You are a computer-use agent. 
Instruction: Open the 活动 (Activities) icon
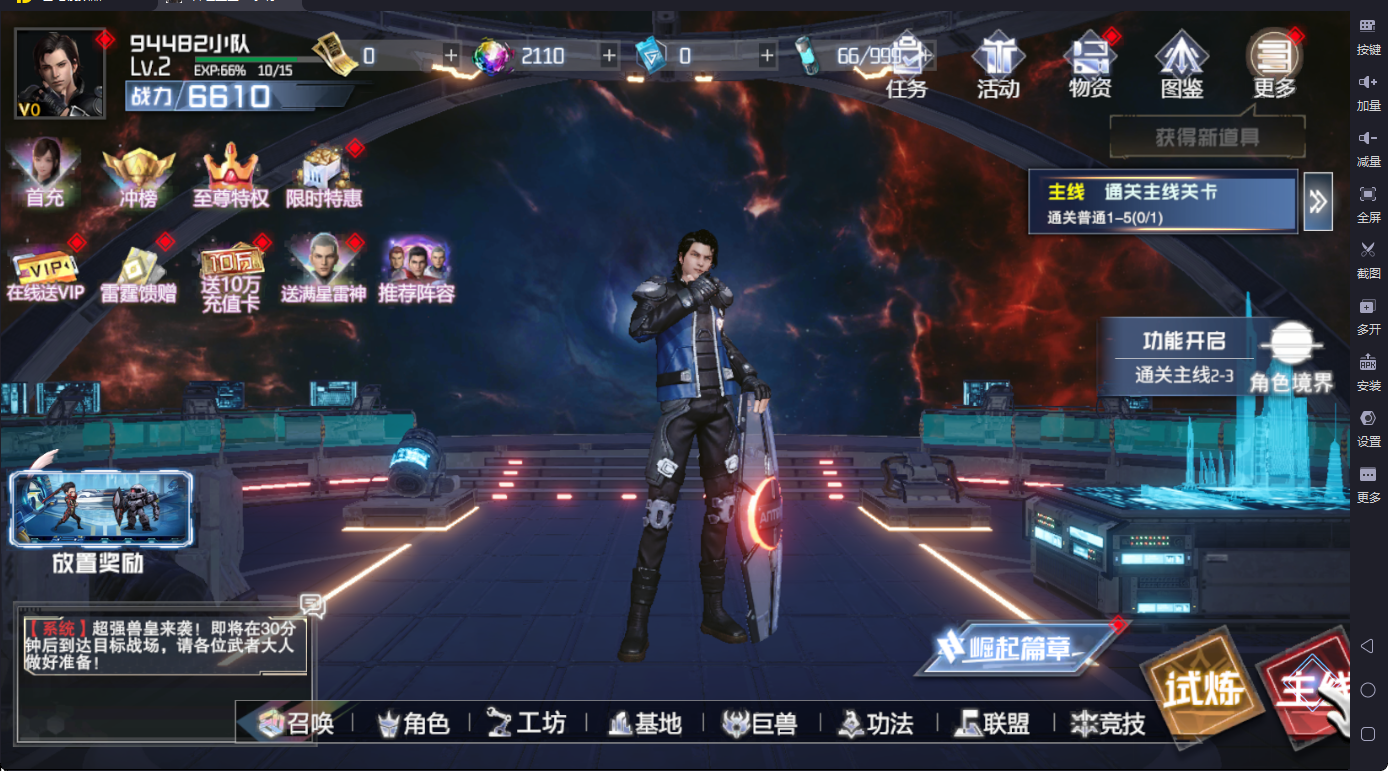[x=996, y=63]
